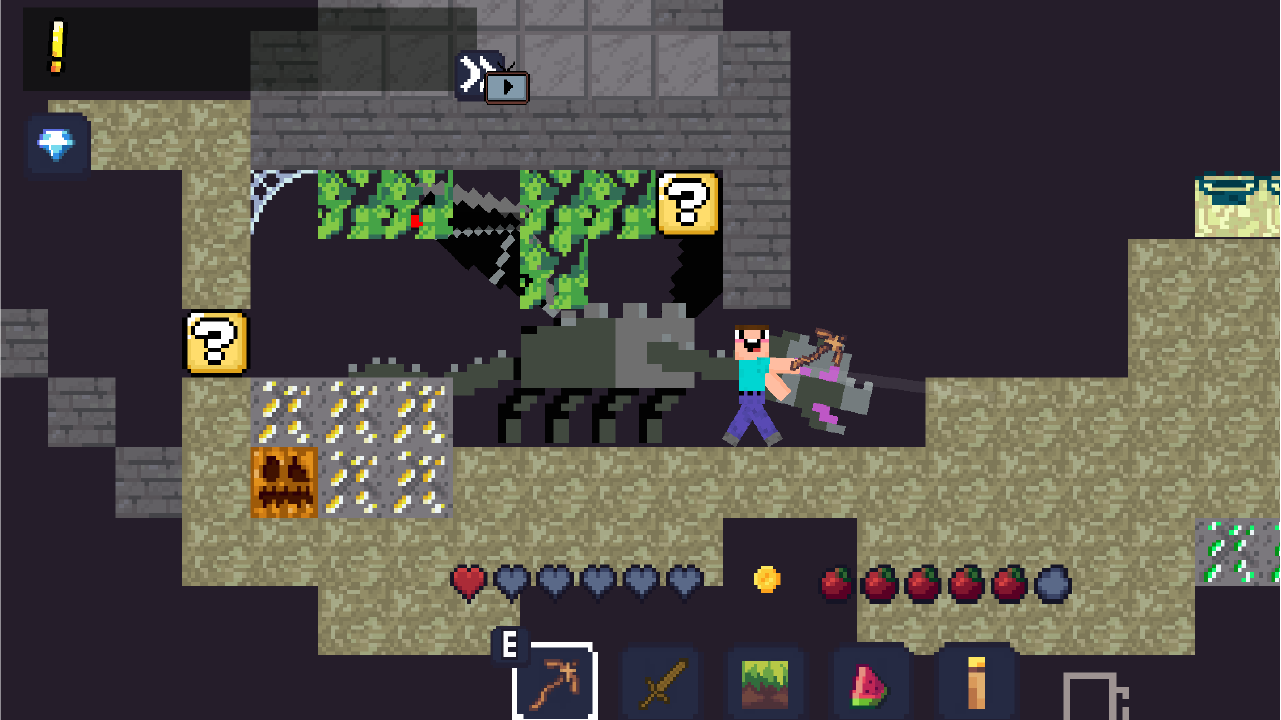This screenshot has width=1281, height=720.
Task: Select the grass block item
Action: tap(766, 684)
